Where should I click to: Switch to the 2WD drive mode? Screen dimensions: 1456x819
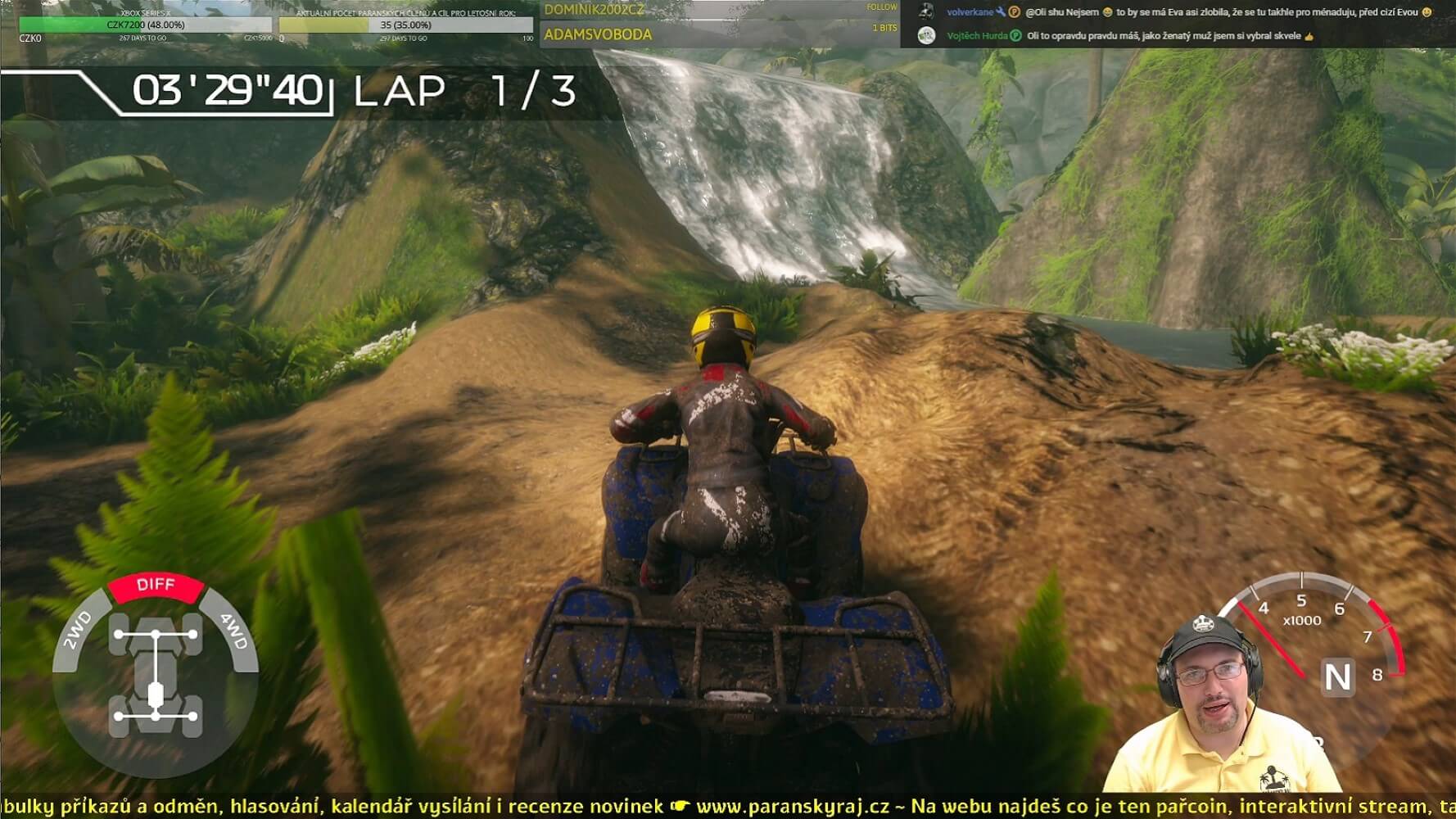coord(78,630)
